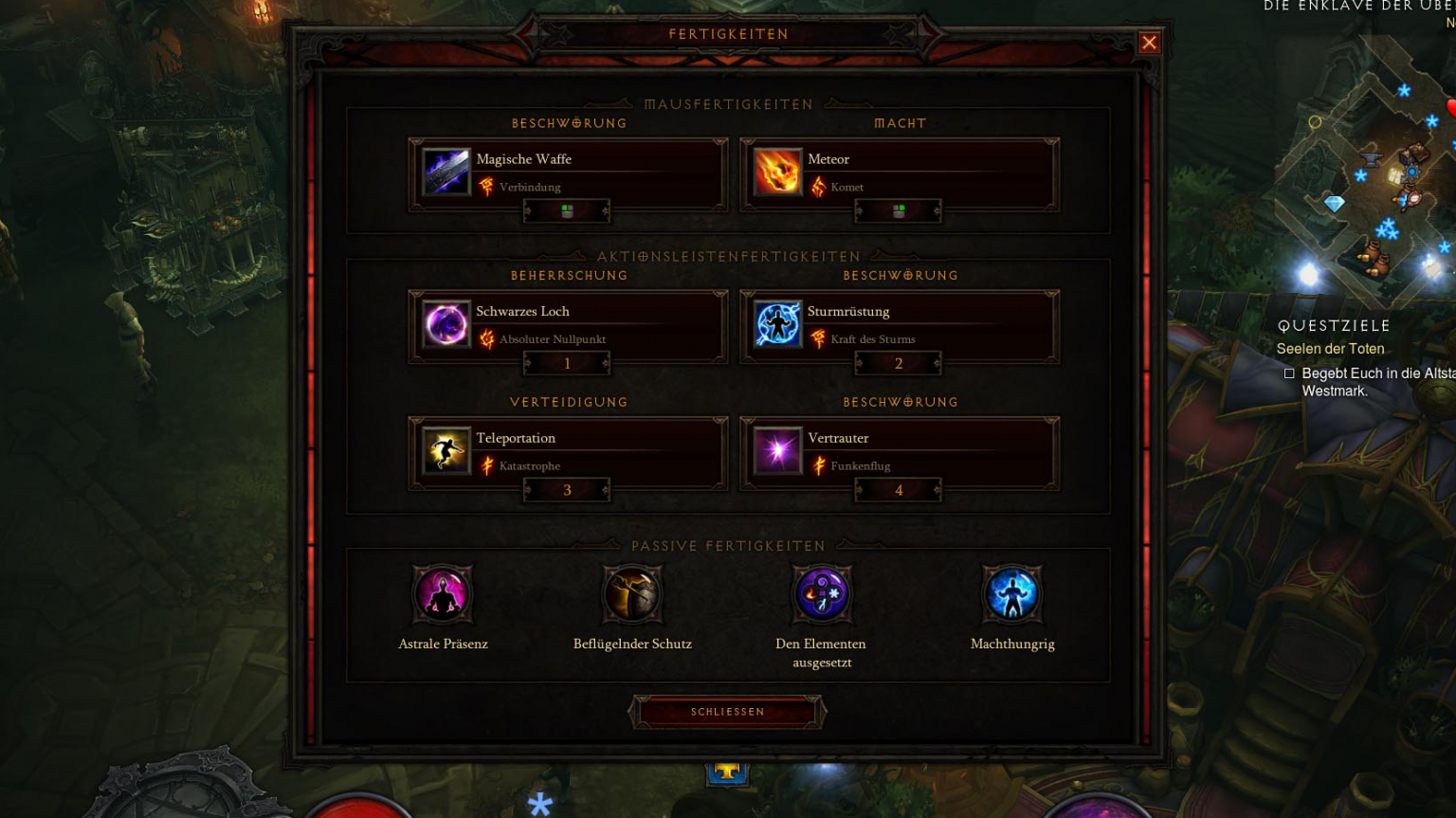This screenshot has height=818, width=1456.
Task: Choose the Beflügelnder Schutz passive skill
Action: point(632,594)
